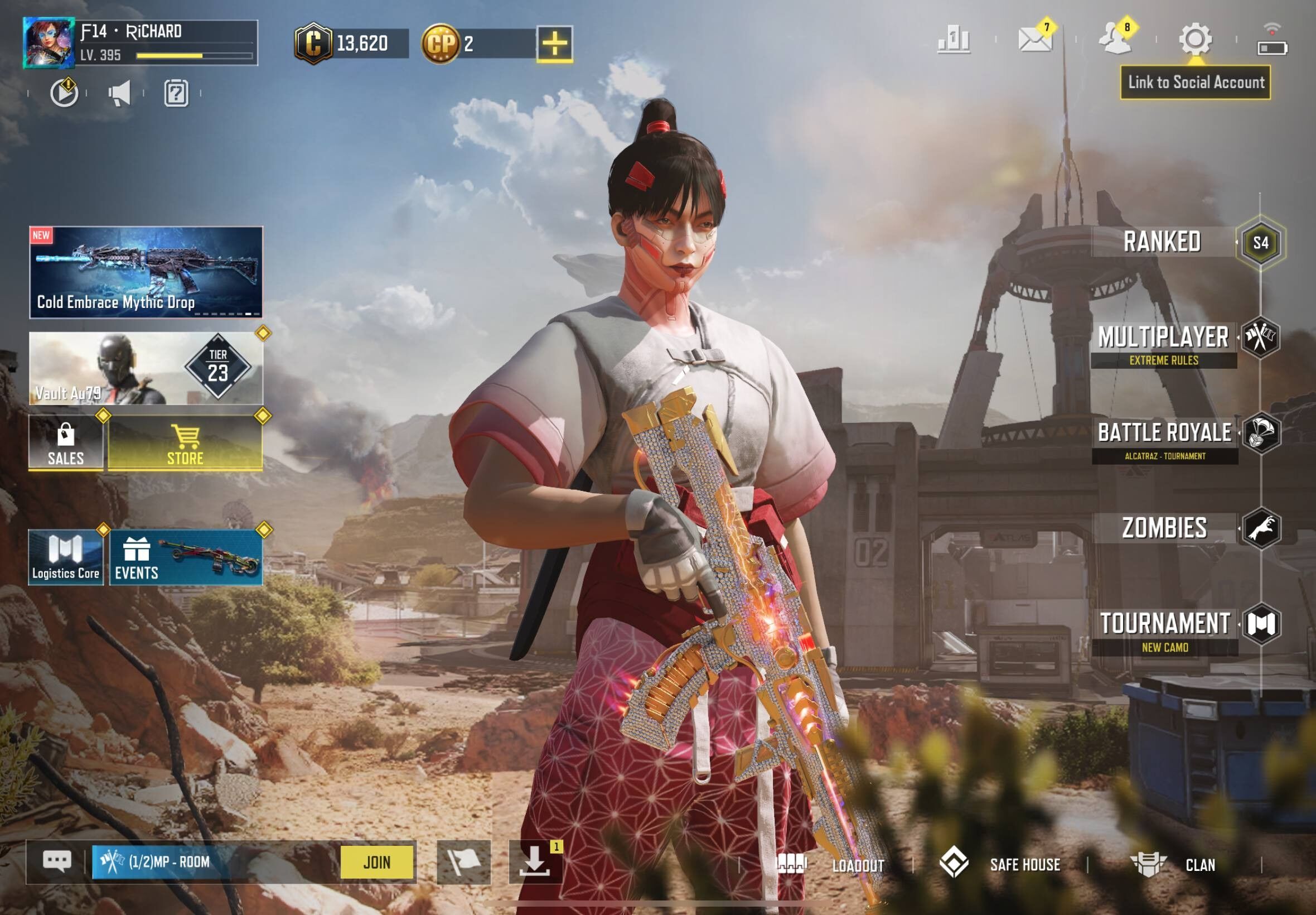Open the Sales shop bag
1316x915 pixels.
click(66, 442)
